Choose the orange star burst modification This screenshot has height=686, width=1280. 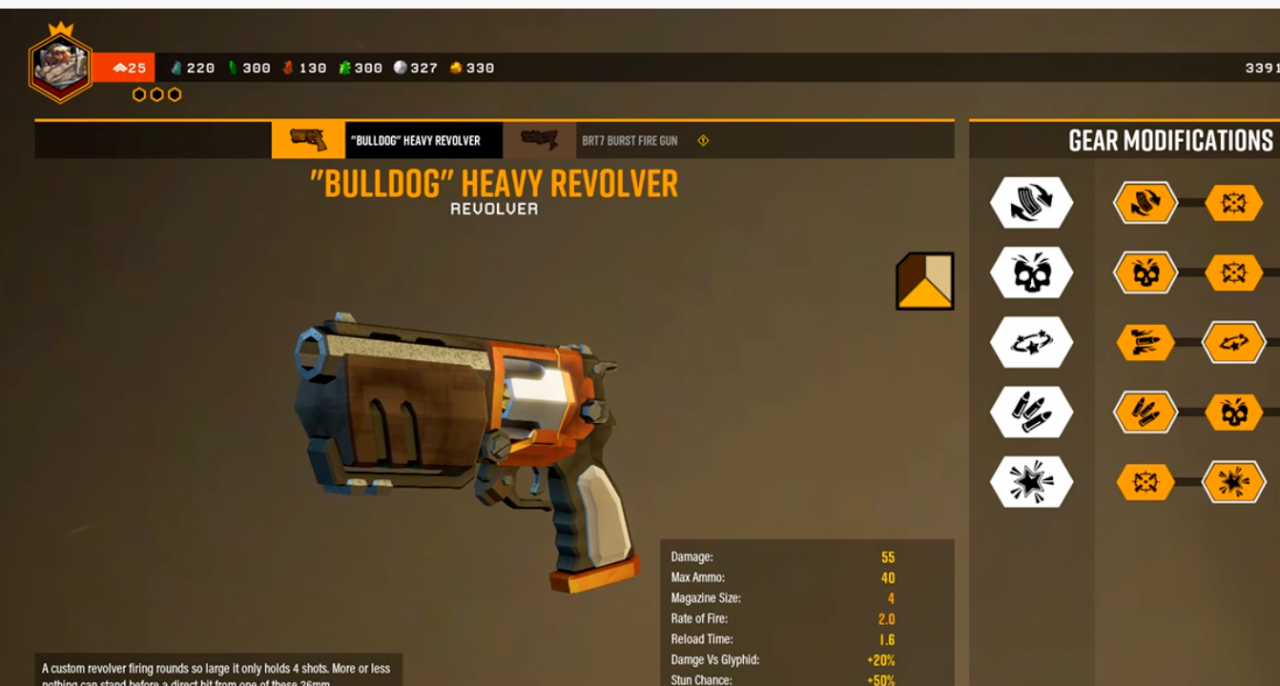[1233, 482]
